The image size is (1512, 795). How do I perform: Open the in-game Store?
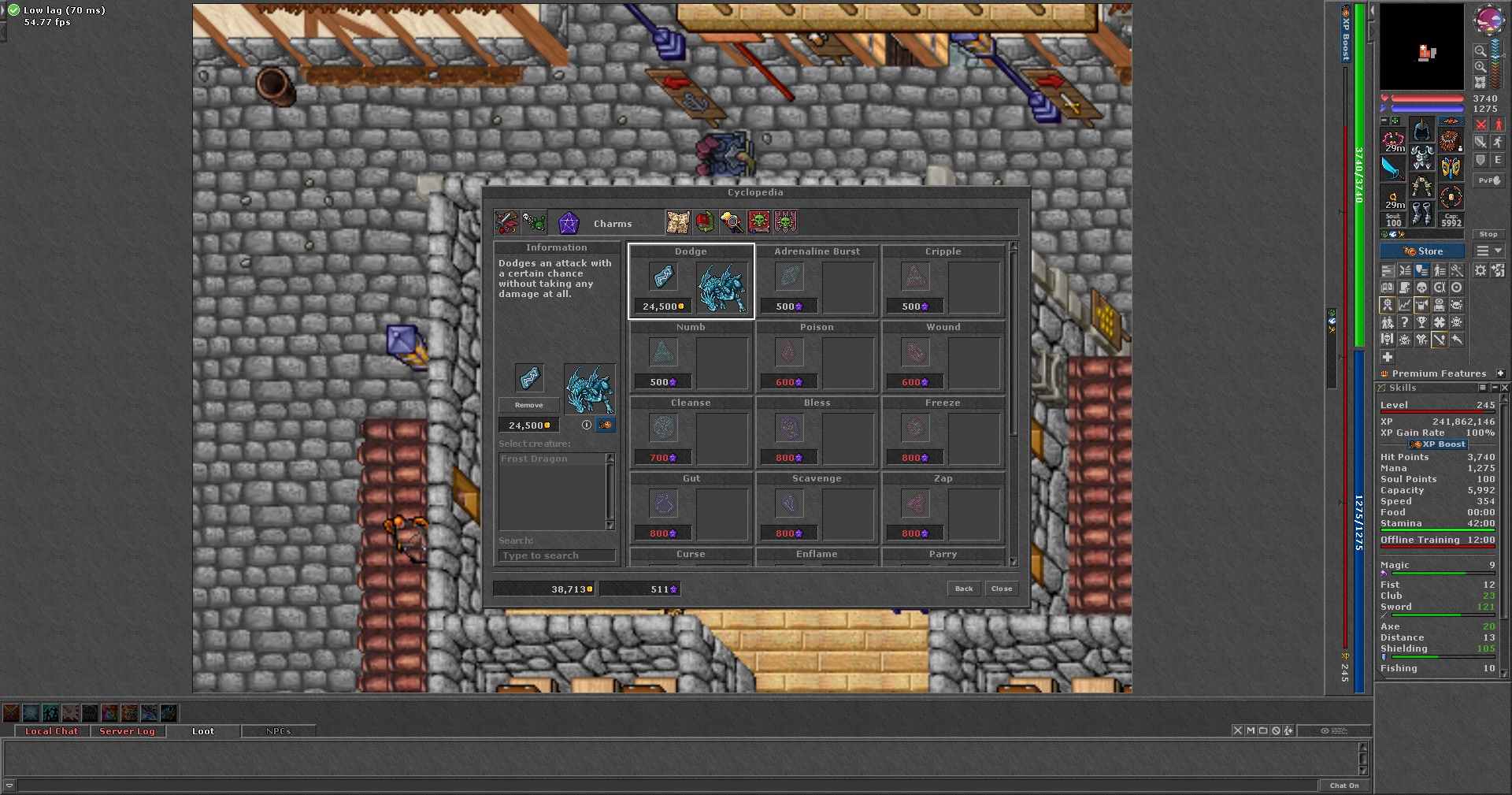click(x=1422, y=251)
